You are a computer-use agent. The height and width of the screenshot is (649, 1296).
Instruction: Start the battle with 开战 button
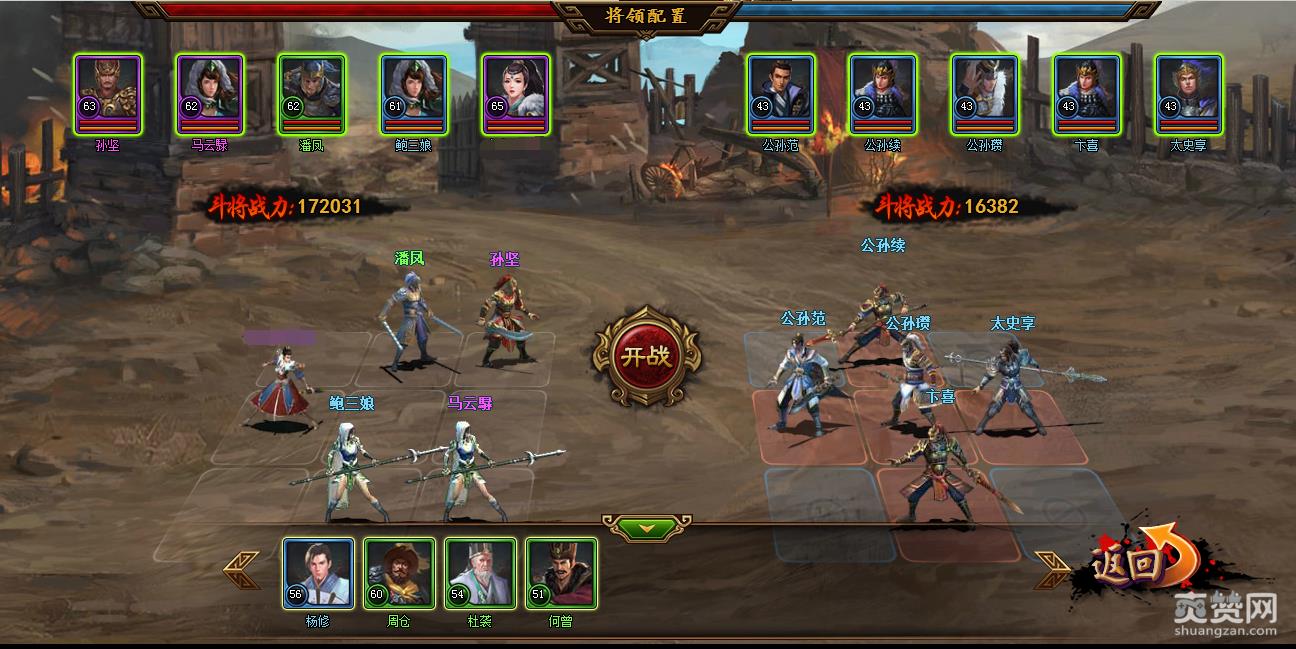tap(647, 357)
